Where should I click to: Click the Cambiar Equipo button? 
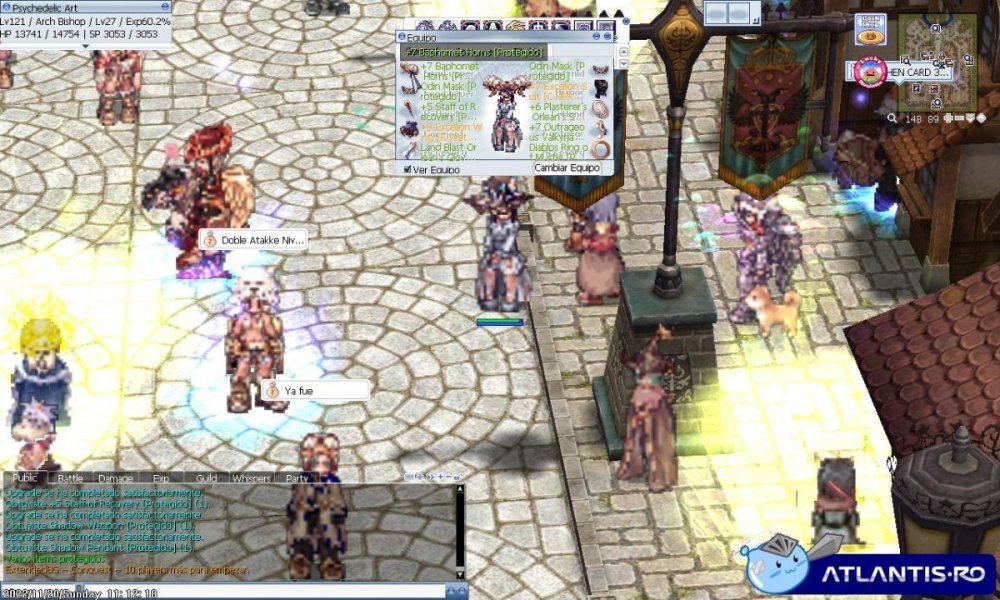567,168
